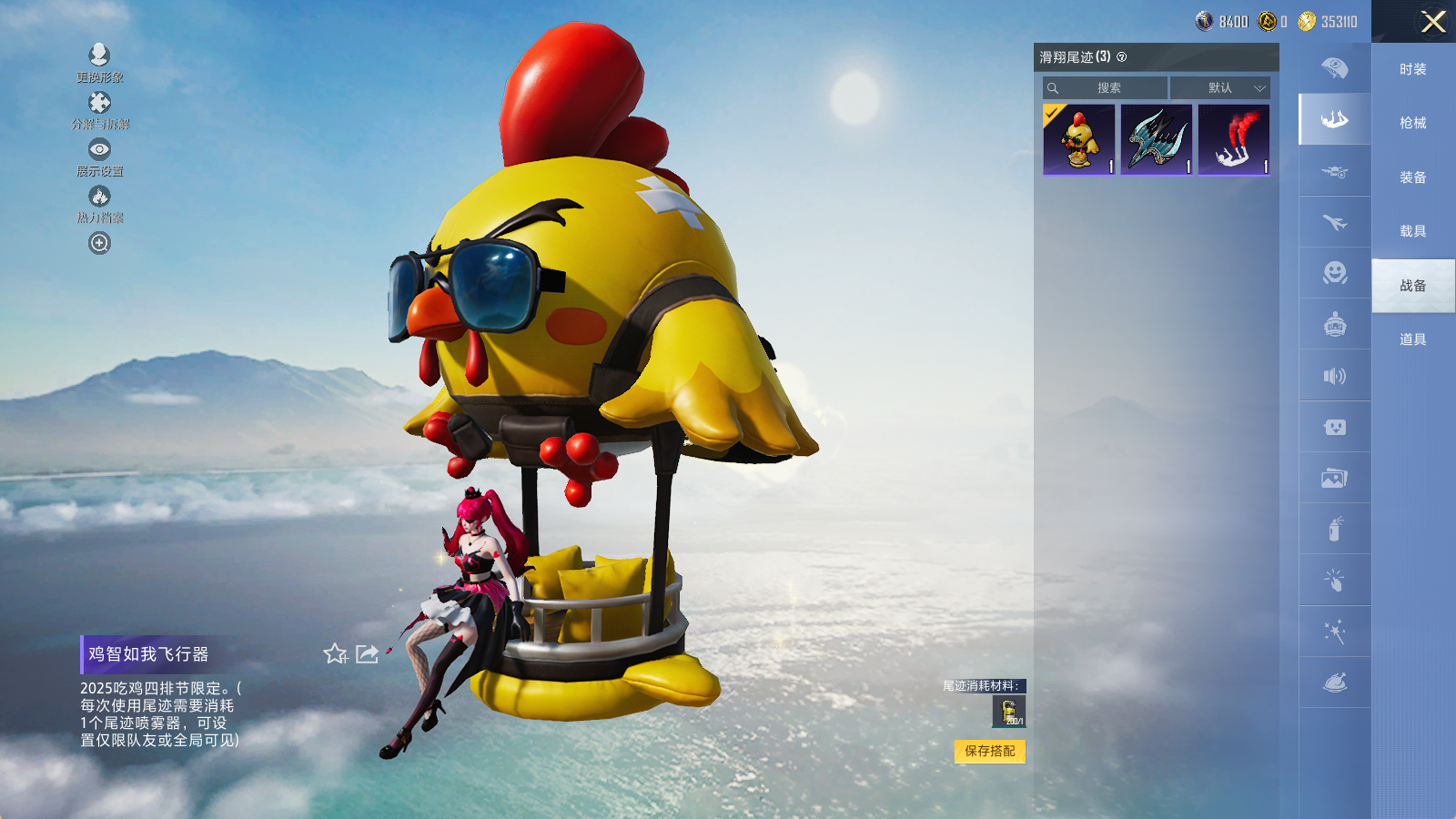Screen dimensions: 1456x819
Task: Choose the teal winged glider trail thumbnail
Action: 1156,139
